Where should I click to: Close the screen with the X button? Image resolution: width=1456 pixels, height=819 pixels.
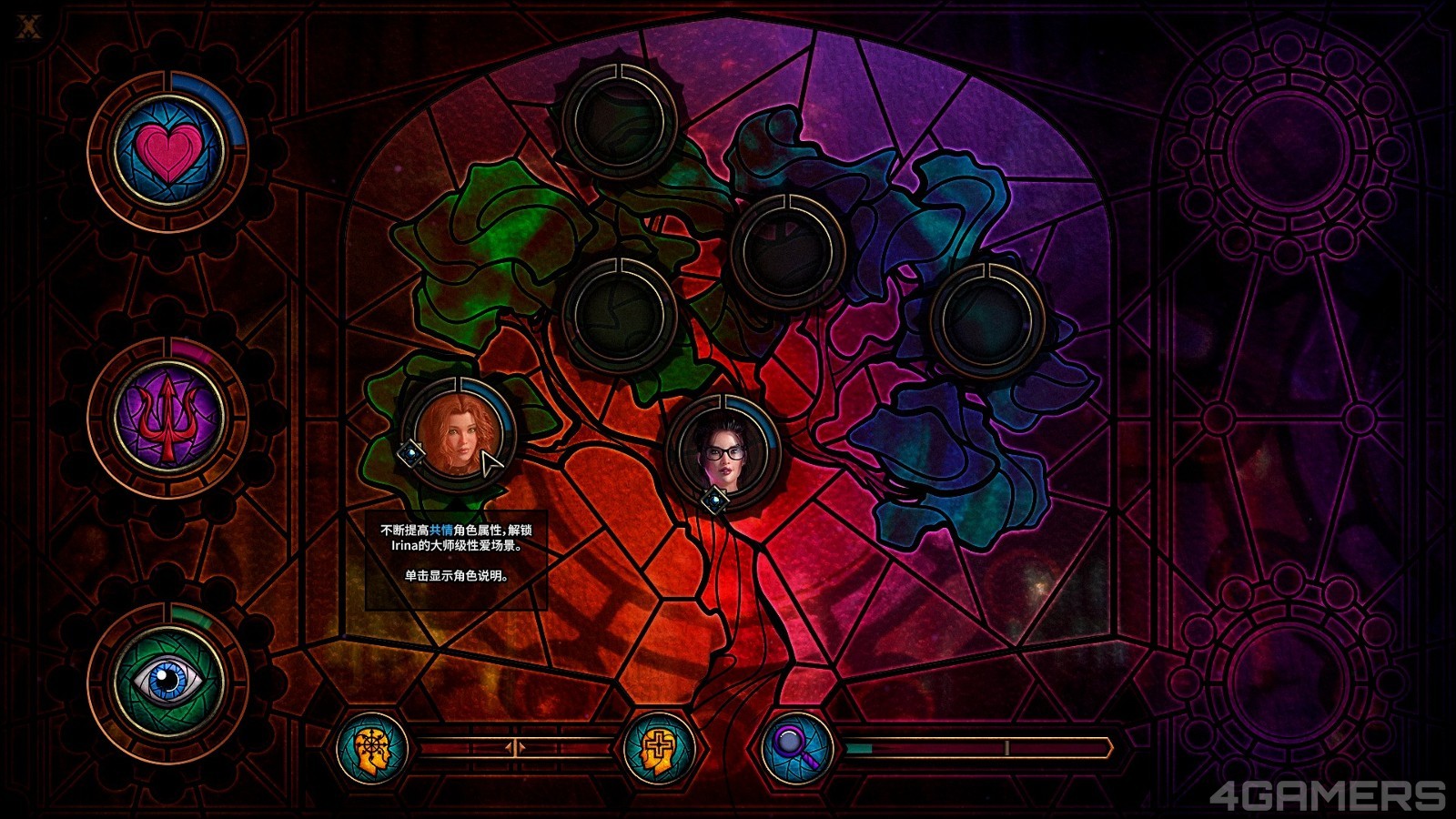29,27
